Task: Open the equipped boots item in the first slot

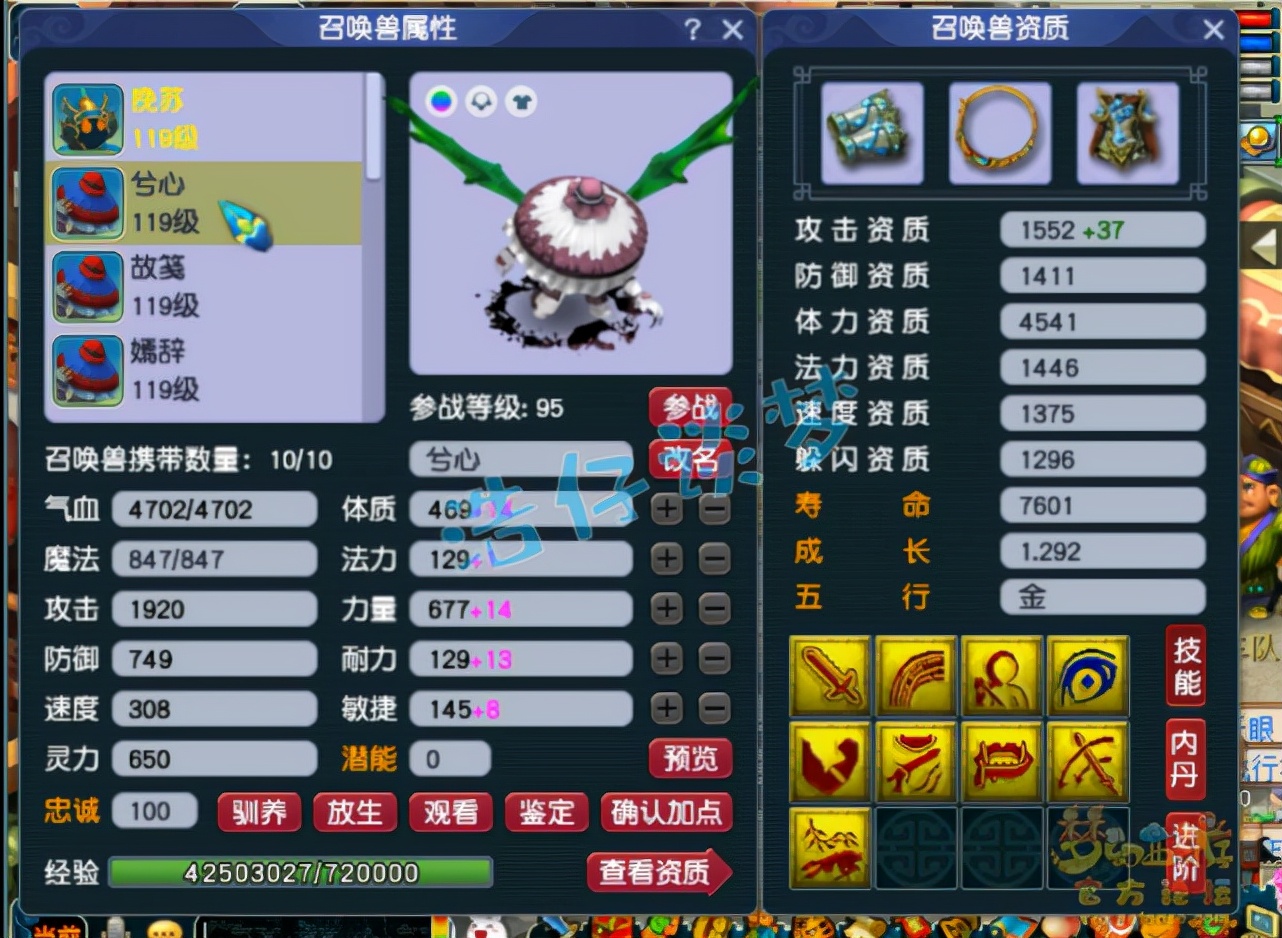Action: [871, 131]
